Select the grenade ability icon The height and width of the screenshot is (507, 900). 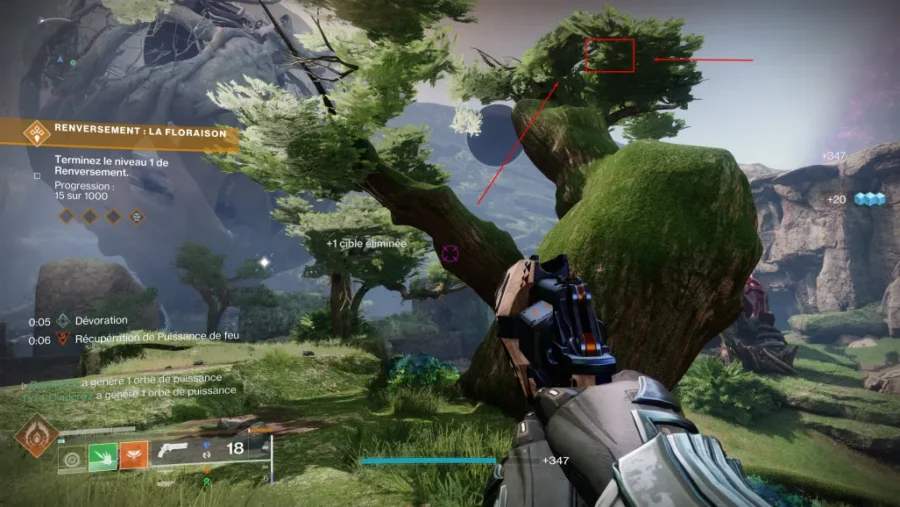[73, 459]
